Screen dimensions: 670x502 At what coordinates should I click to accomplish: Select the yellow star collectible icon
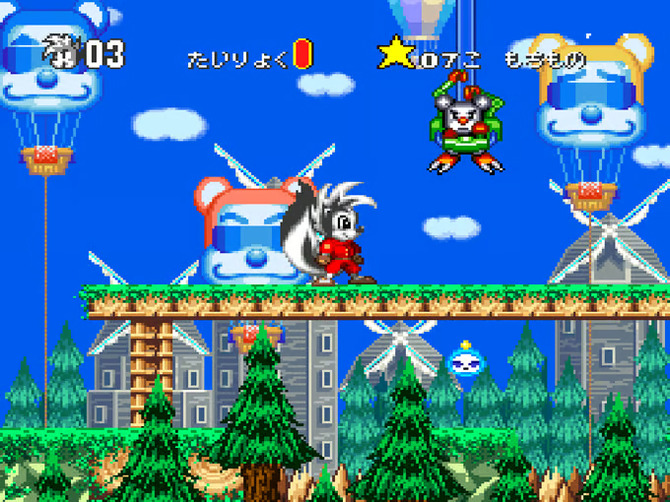pos(394,53)
